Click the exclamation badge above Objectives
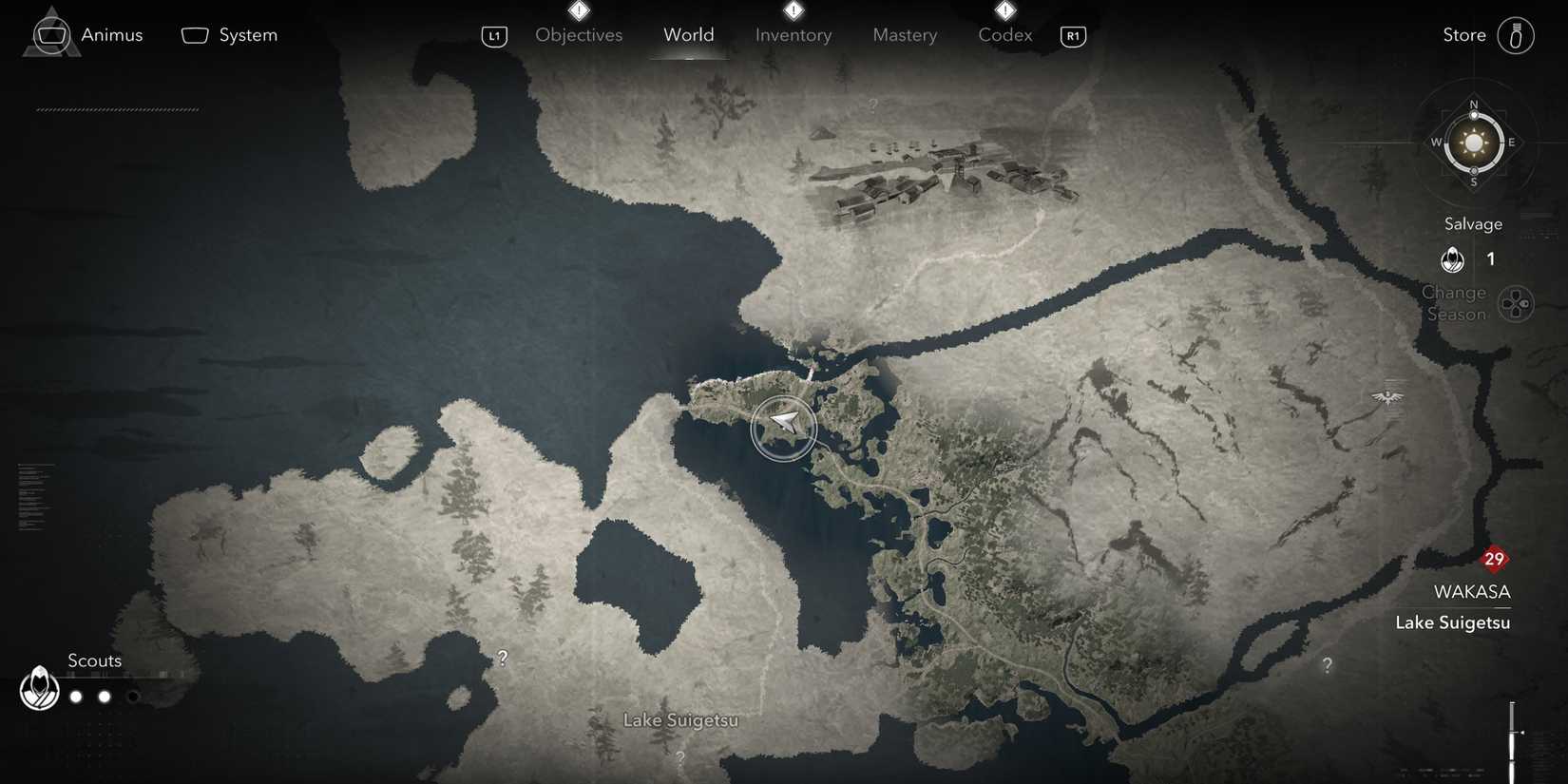Screen dimensions: 1568x784 579,9
